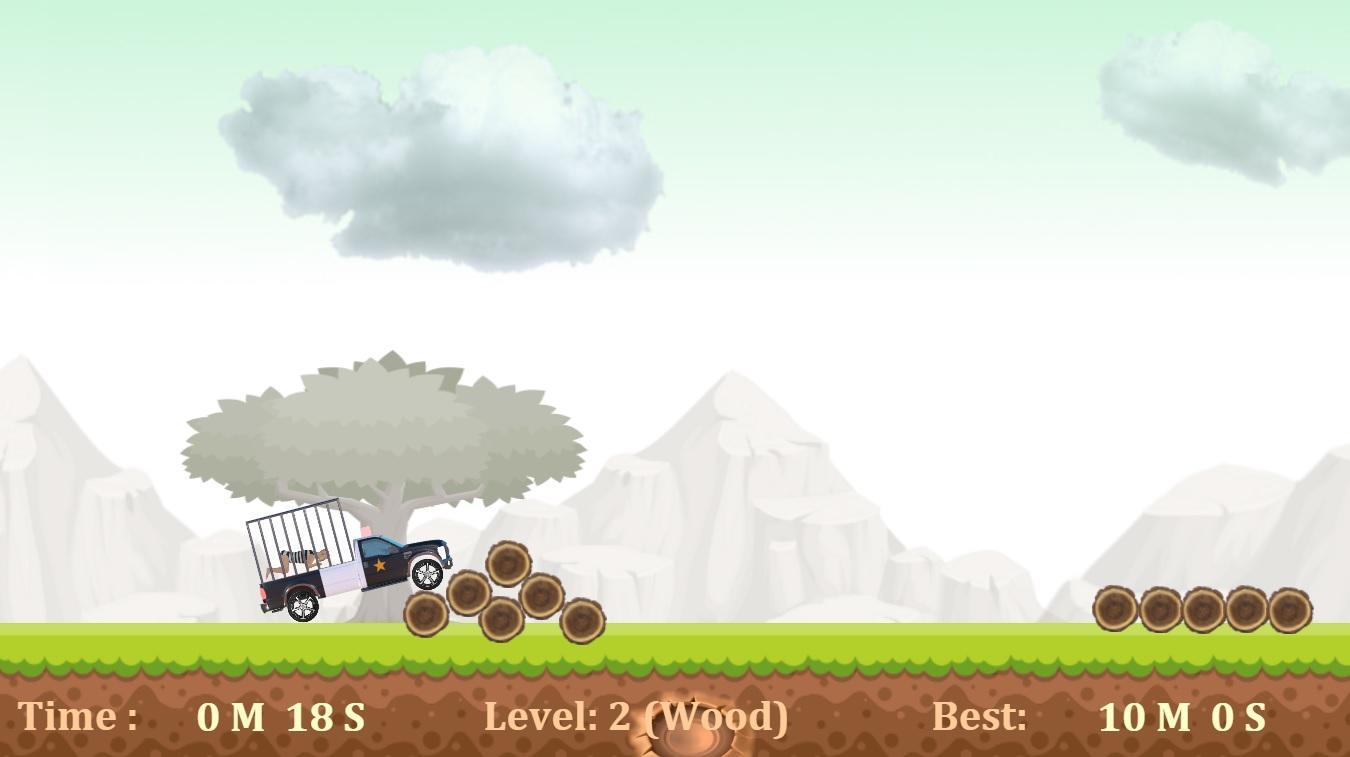Click the sheriff star on the truck door
This screenshot has height=757, width=1350.
click(x=379, y=565)
